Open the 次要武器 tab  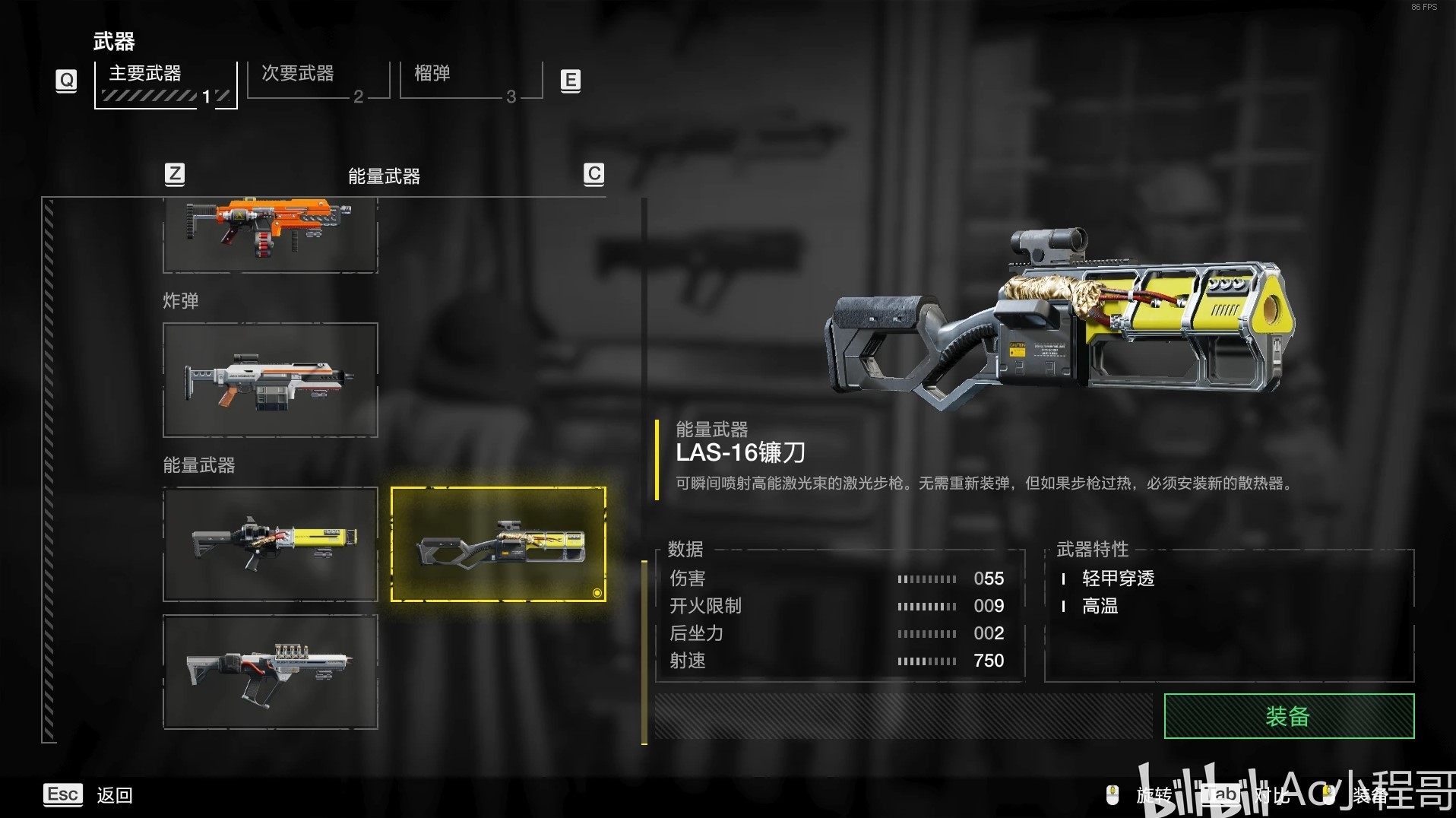click(x=318, y=81)
